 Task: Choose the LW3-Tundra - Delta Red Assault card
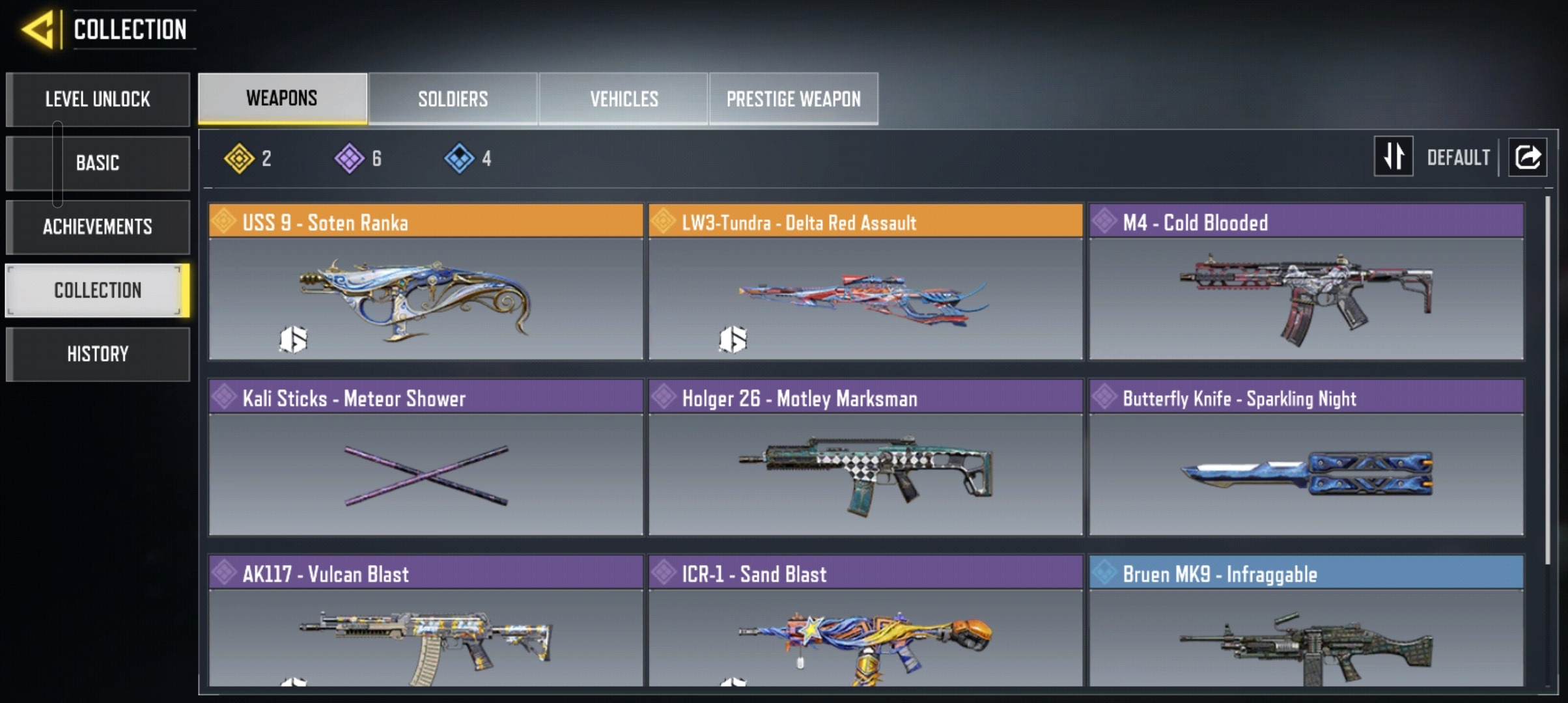(865, 282)
